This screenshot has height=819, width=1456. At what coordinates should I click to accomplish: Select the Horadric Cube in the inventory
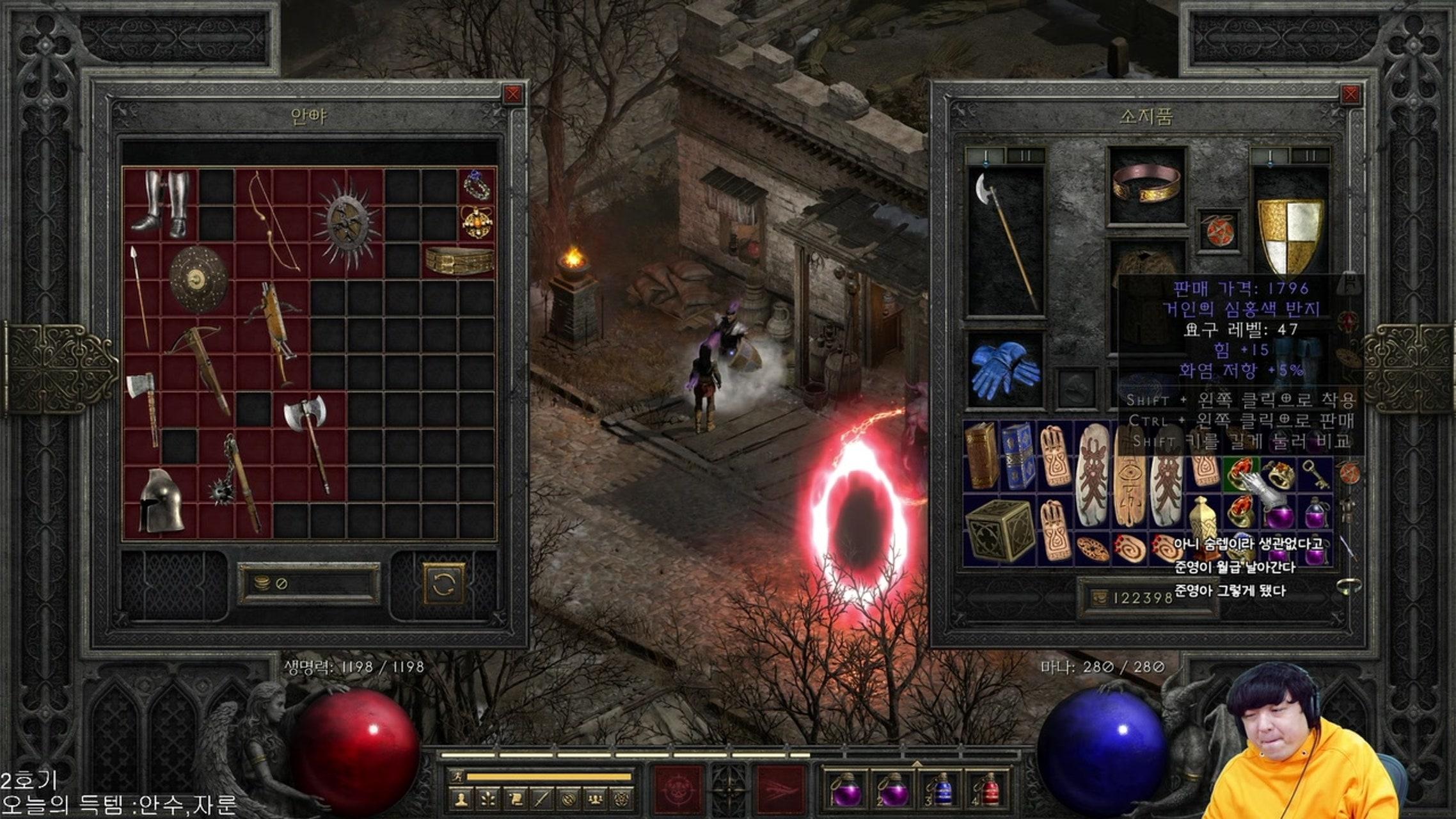pyautogui.click(x=999, y=530)
